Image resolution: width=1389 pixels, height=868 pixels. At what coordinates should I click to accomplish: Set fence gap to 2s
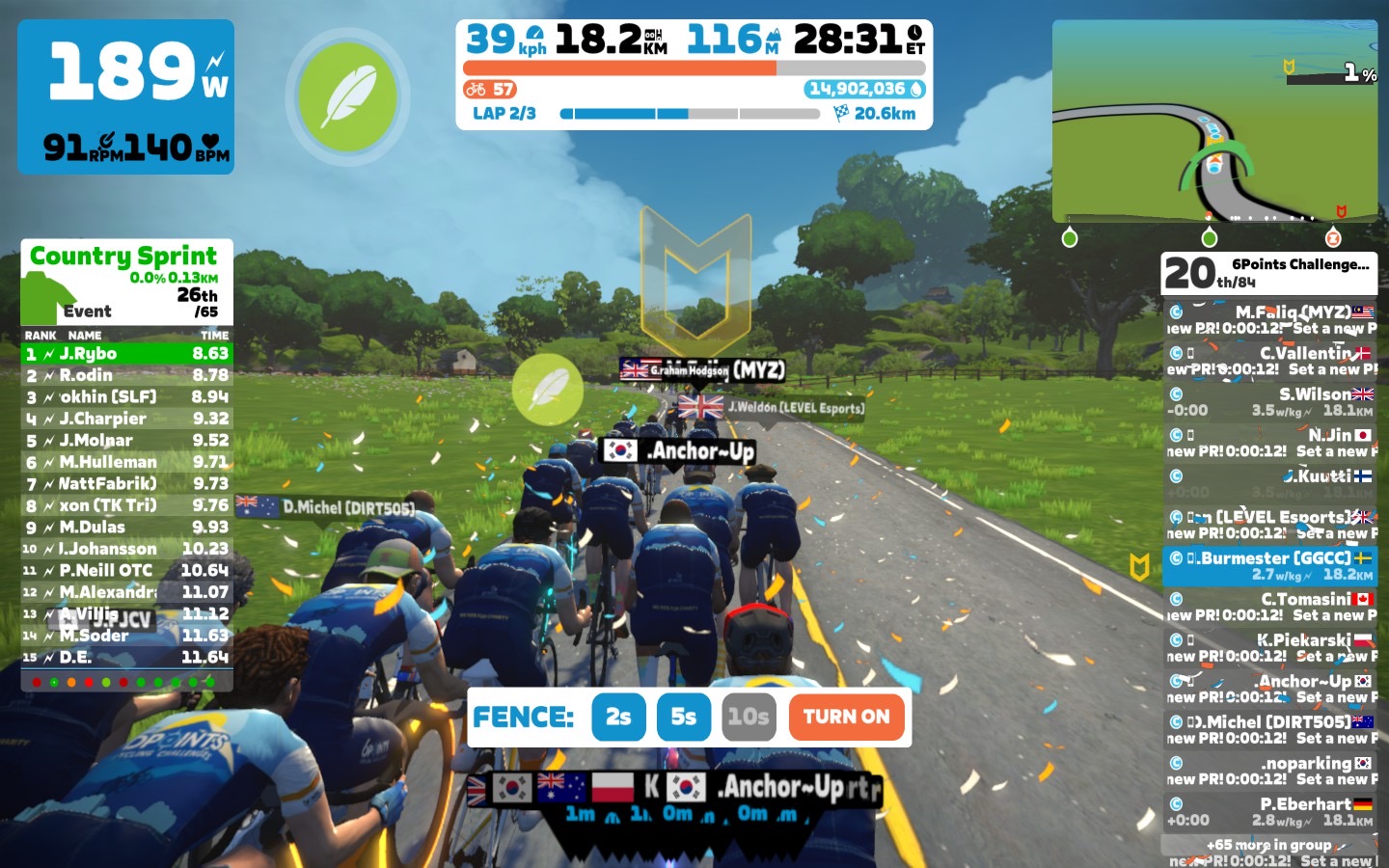618,717
